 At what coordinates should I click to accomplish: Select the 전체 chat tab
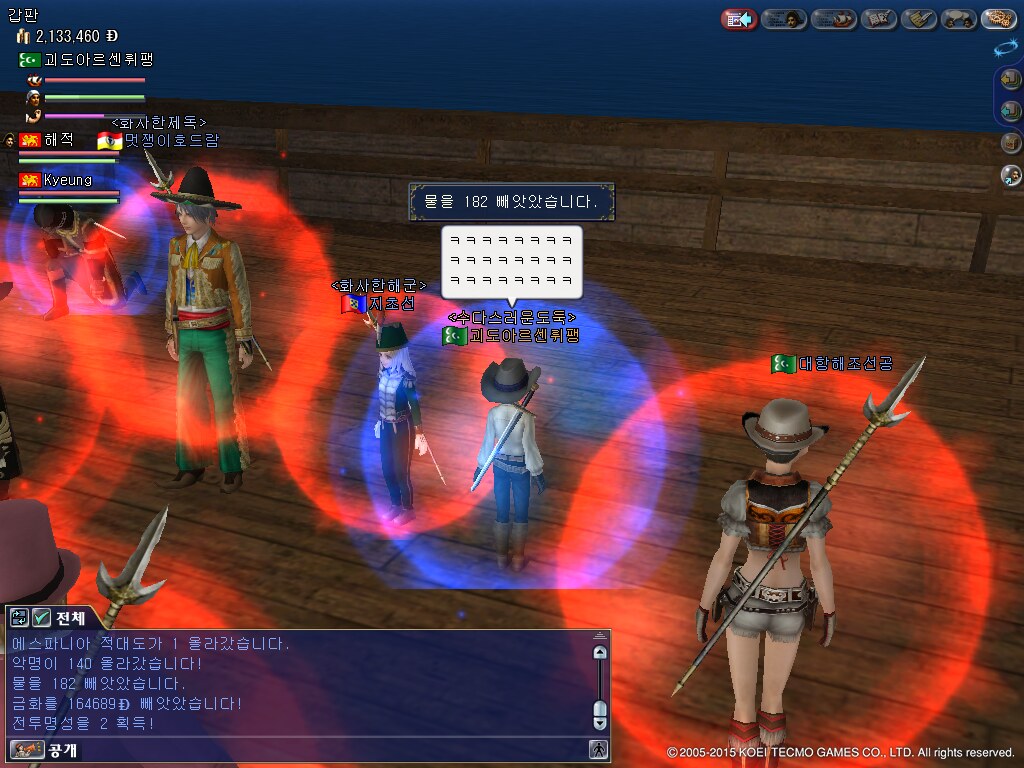click(70, 617)
